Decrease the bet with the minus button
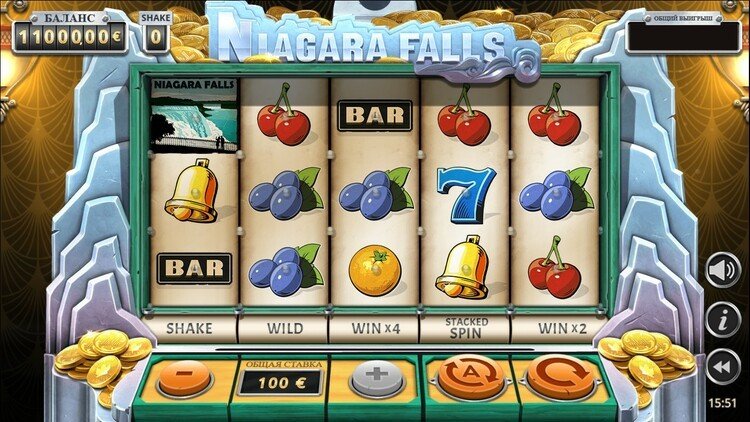Image resolution: width=750 pixels, height=422 pixels. (x=184, y=379)
